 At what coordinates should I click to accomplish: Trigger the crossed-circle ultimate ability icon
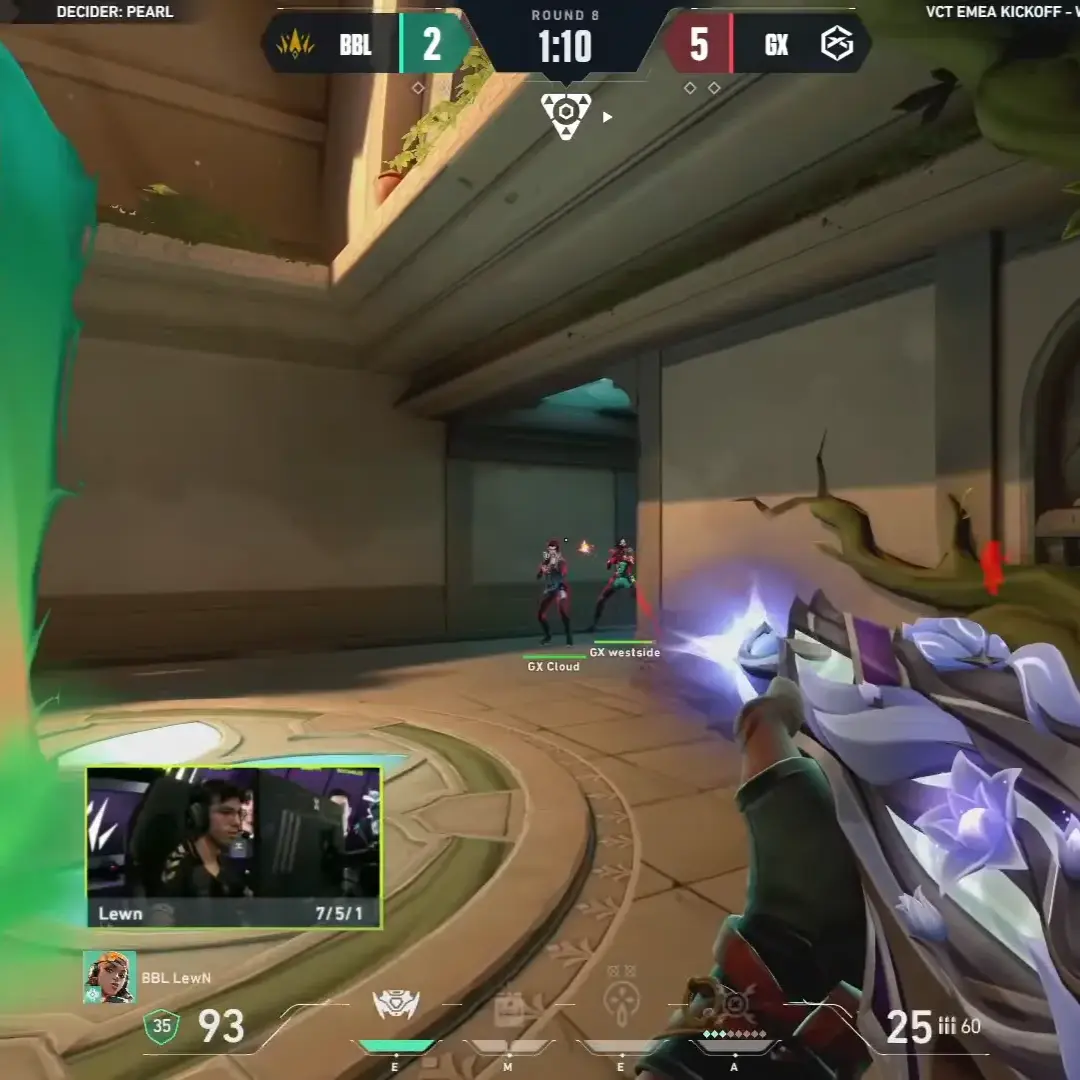point(735,1003)
